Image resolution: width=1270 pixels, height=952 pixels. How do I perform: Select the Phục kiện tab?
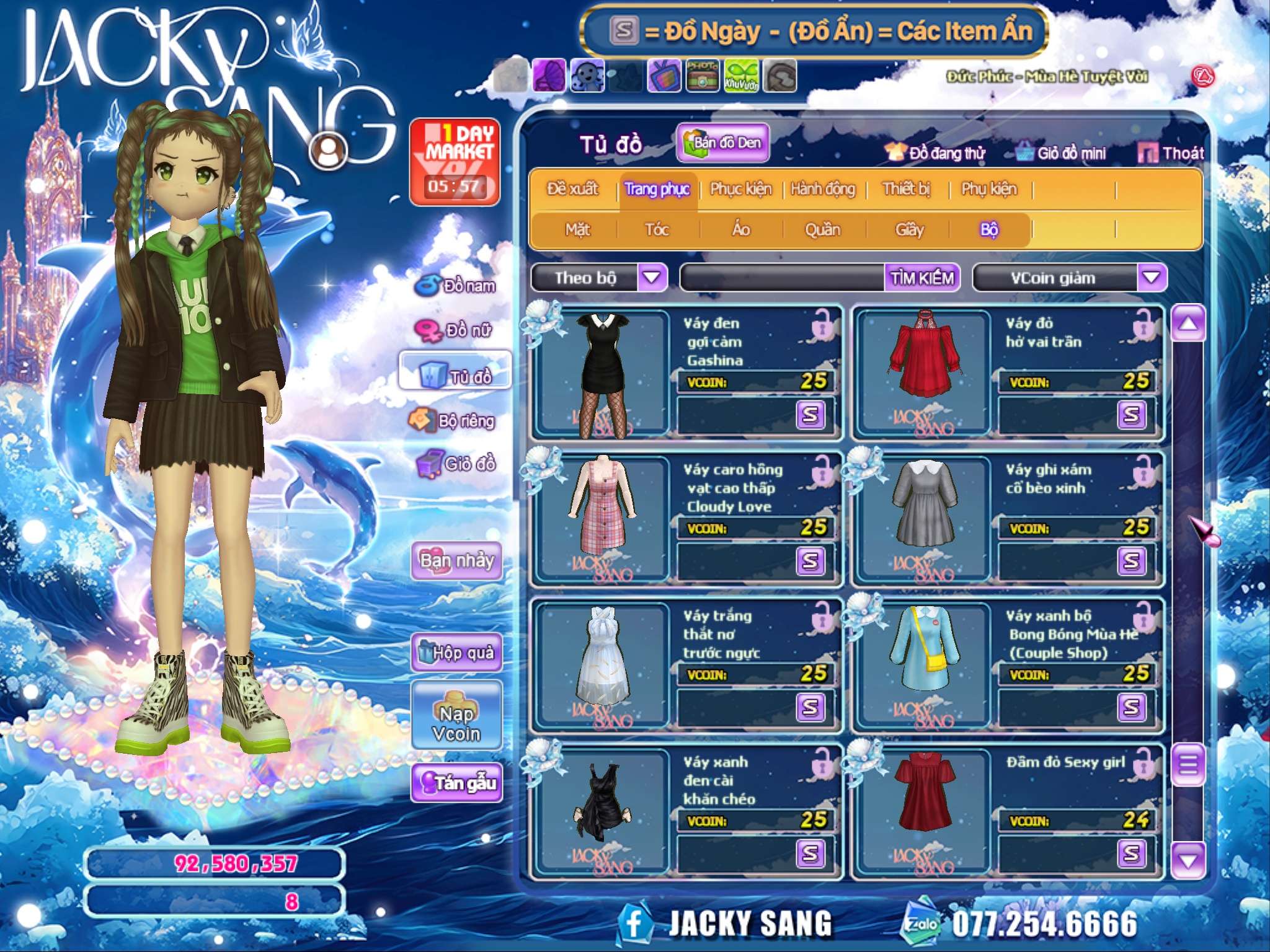pos(740,189)
